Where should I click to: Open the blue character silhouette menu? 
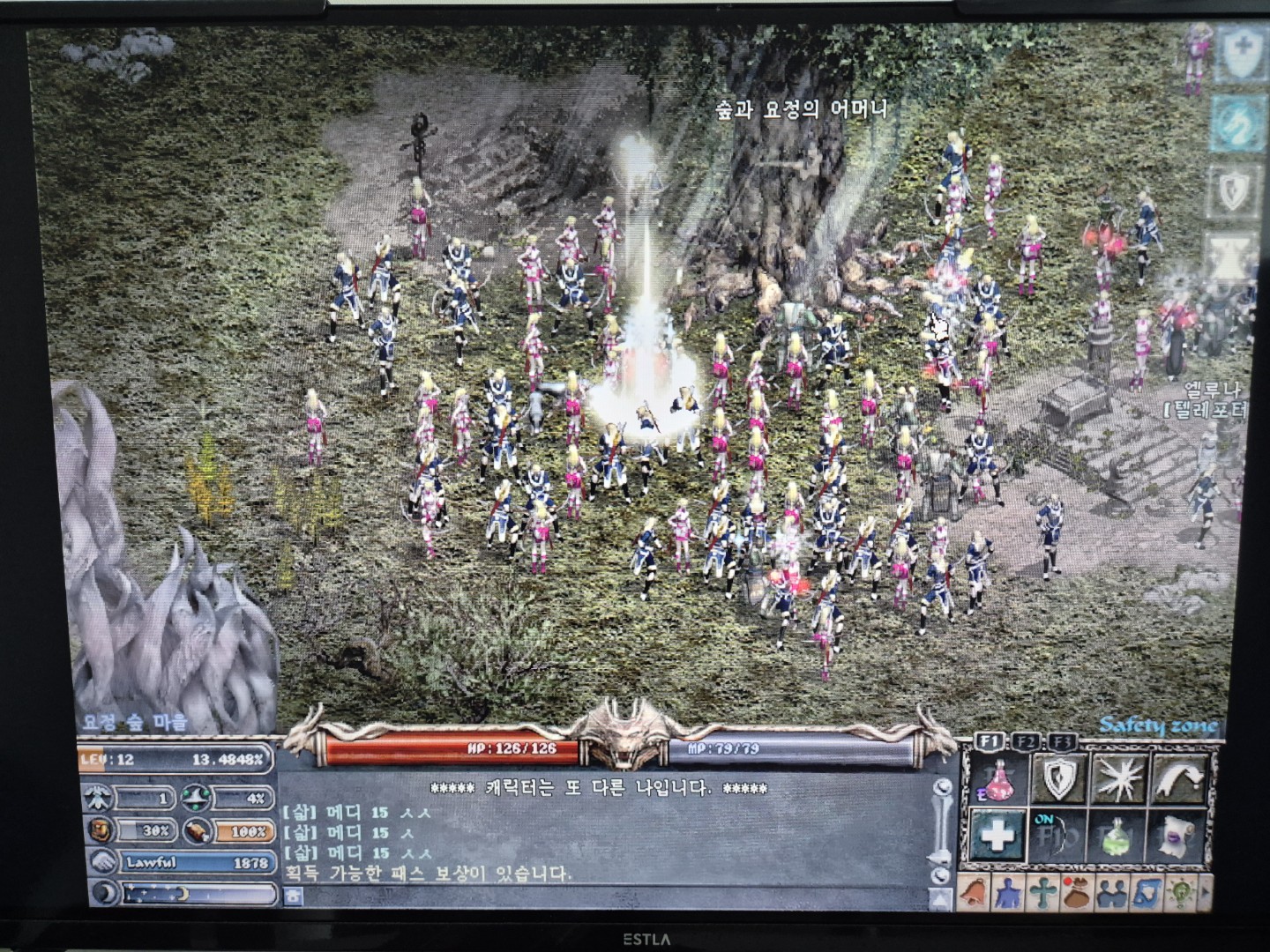(1005, 891)
